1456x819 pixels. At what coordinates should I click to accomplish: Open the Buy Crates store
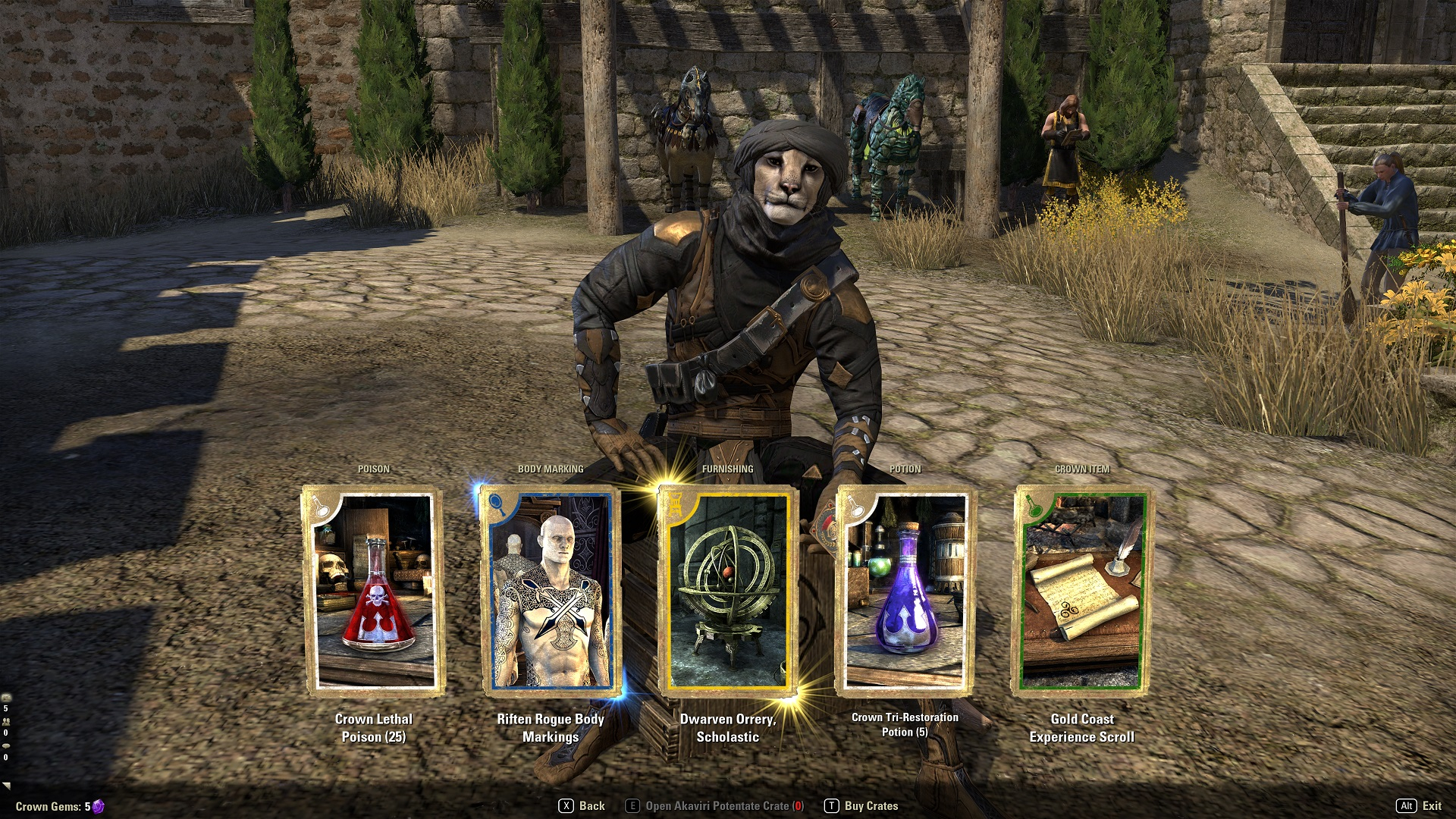861,806
